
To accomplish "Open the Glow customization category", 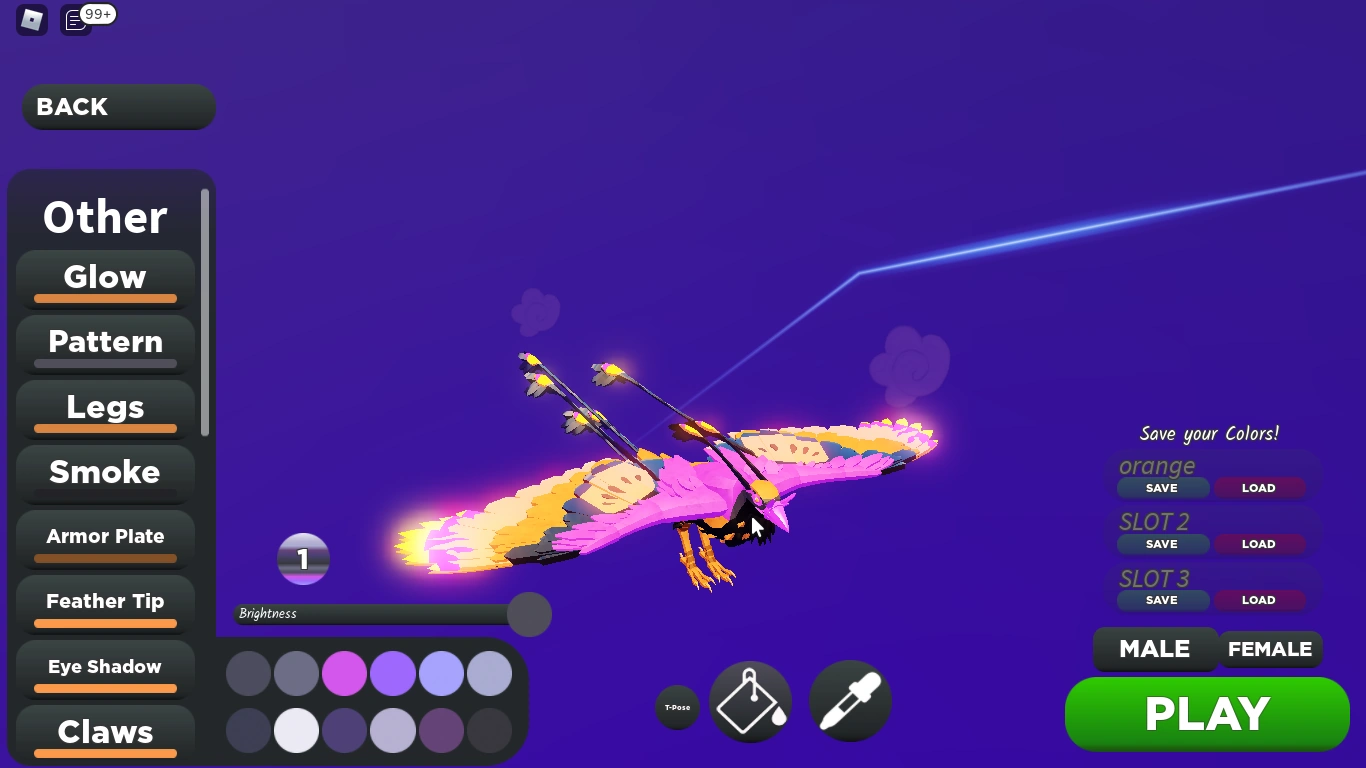I will 105,277.
